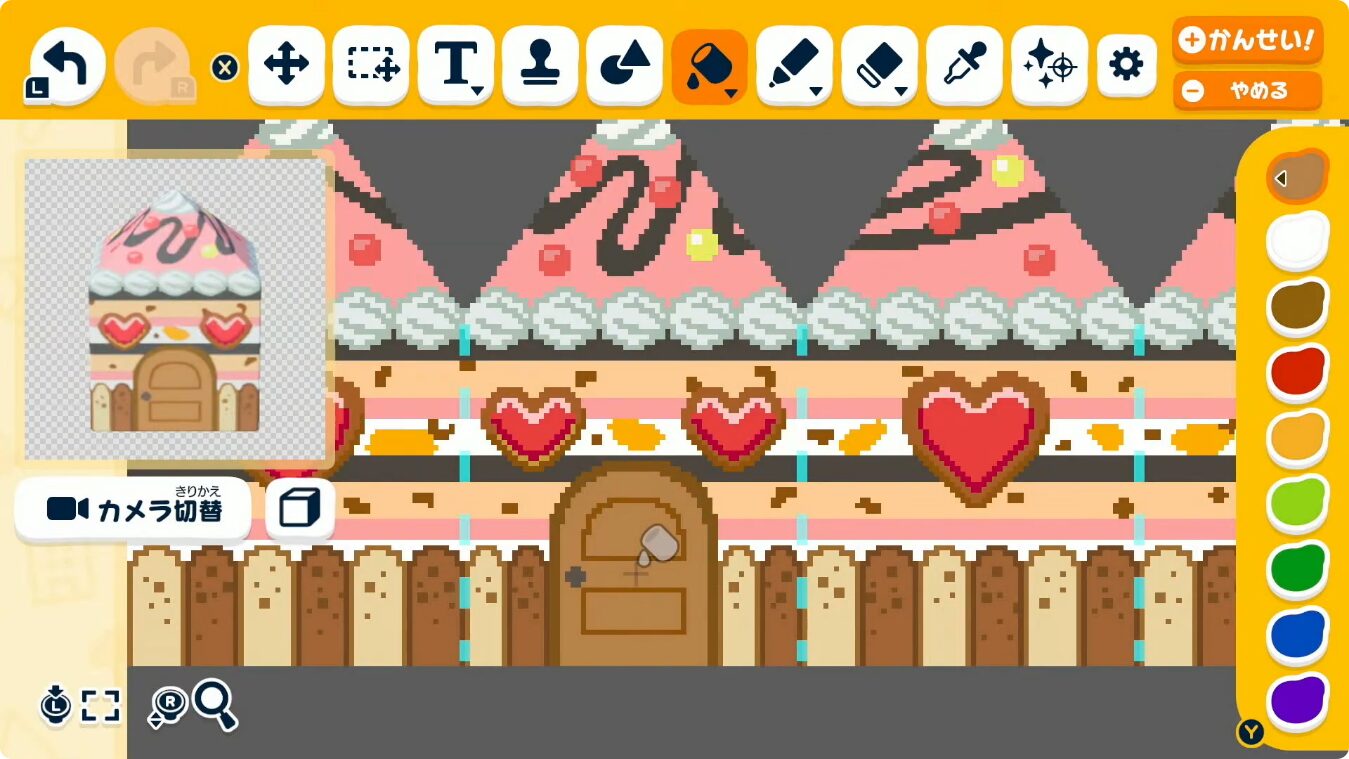1349x759 pixels.
Task: Toggle the 3D cube preview
Action: 299,508
